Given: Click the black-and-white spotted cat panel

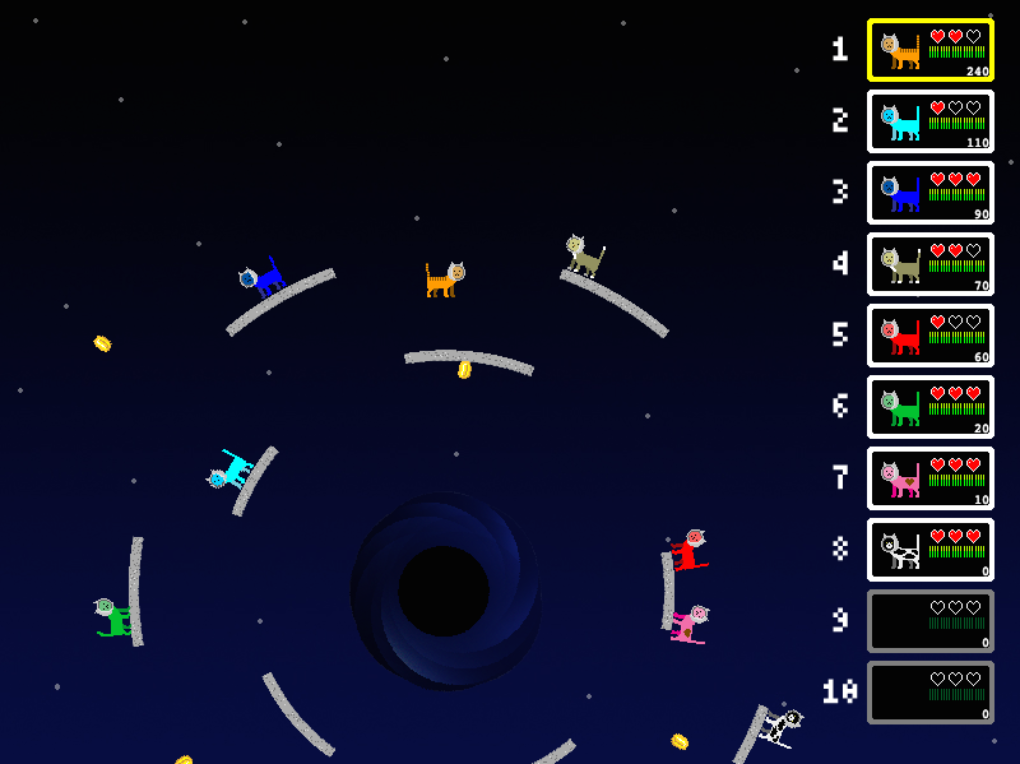Looking at the screenshot, I should click(930, 549).
